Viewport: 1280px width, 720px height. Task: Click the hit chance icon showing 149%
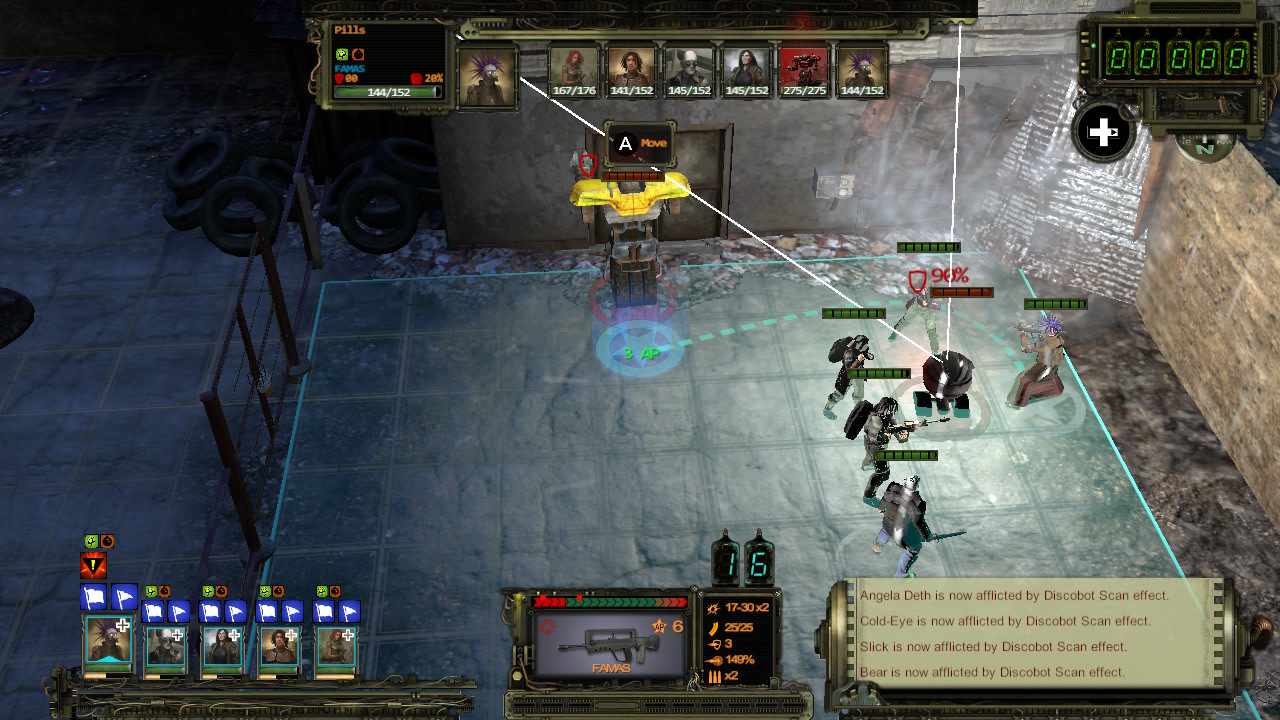coord(715,659)
